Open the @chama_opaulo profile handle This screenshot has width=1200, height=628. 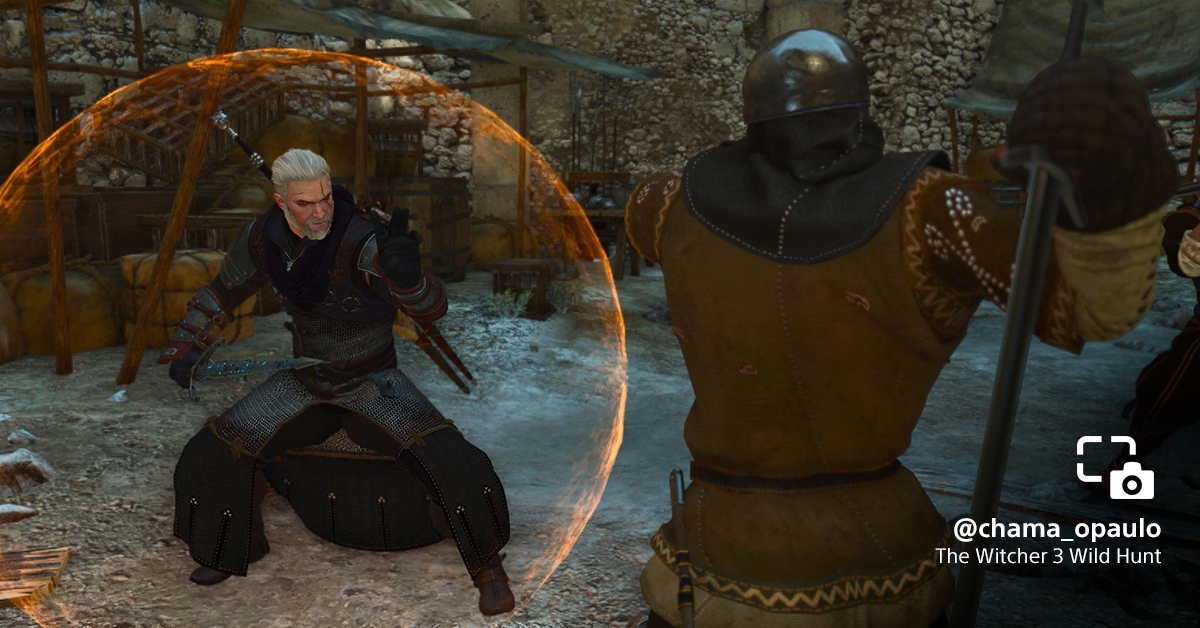[x=1057, y=528]
